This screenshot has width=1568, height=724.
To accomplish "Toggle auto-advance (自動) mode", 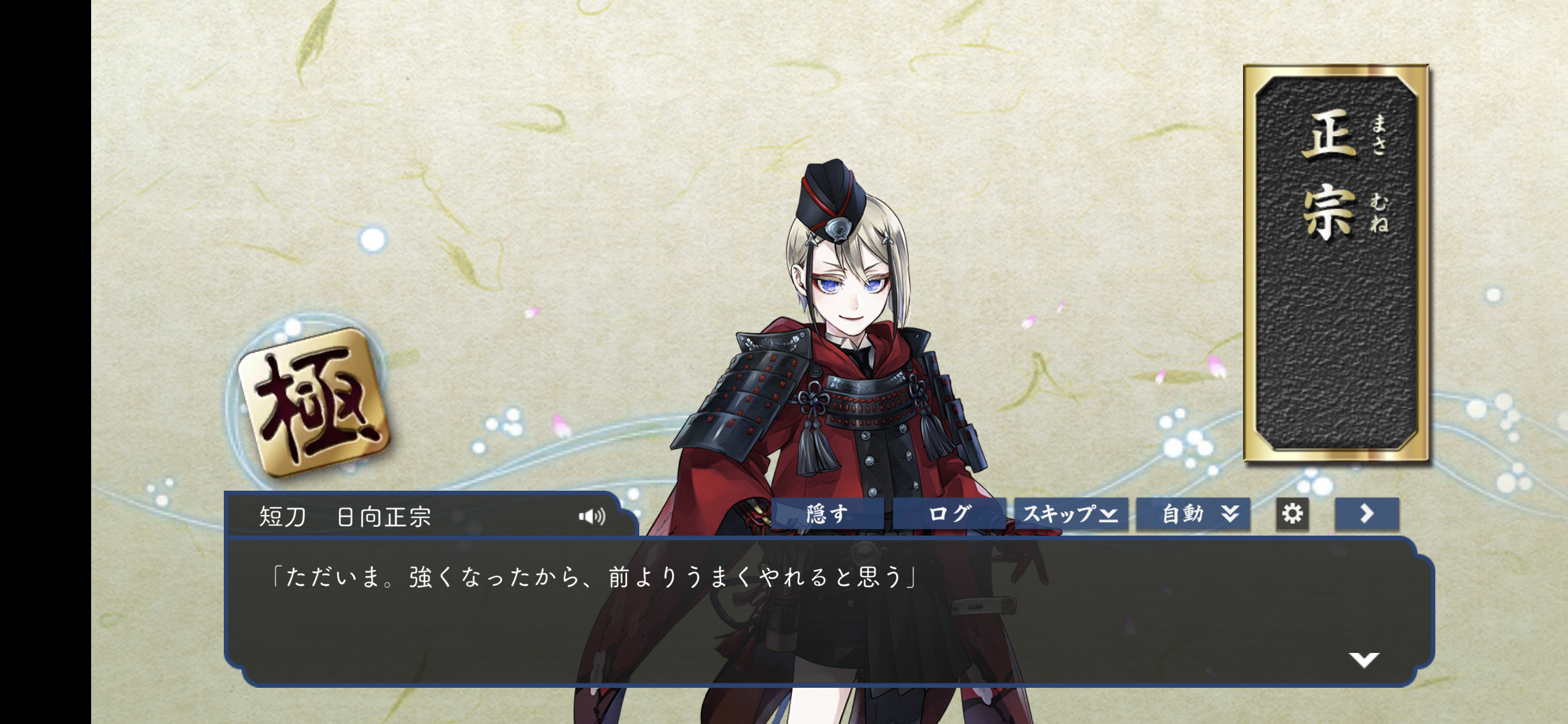I will point(1193,514).
